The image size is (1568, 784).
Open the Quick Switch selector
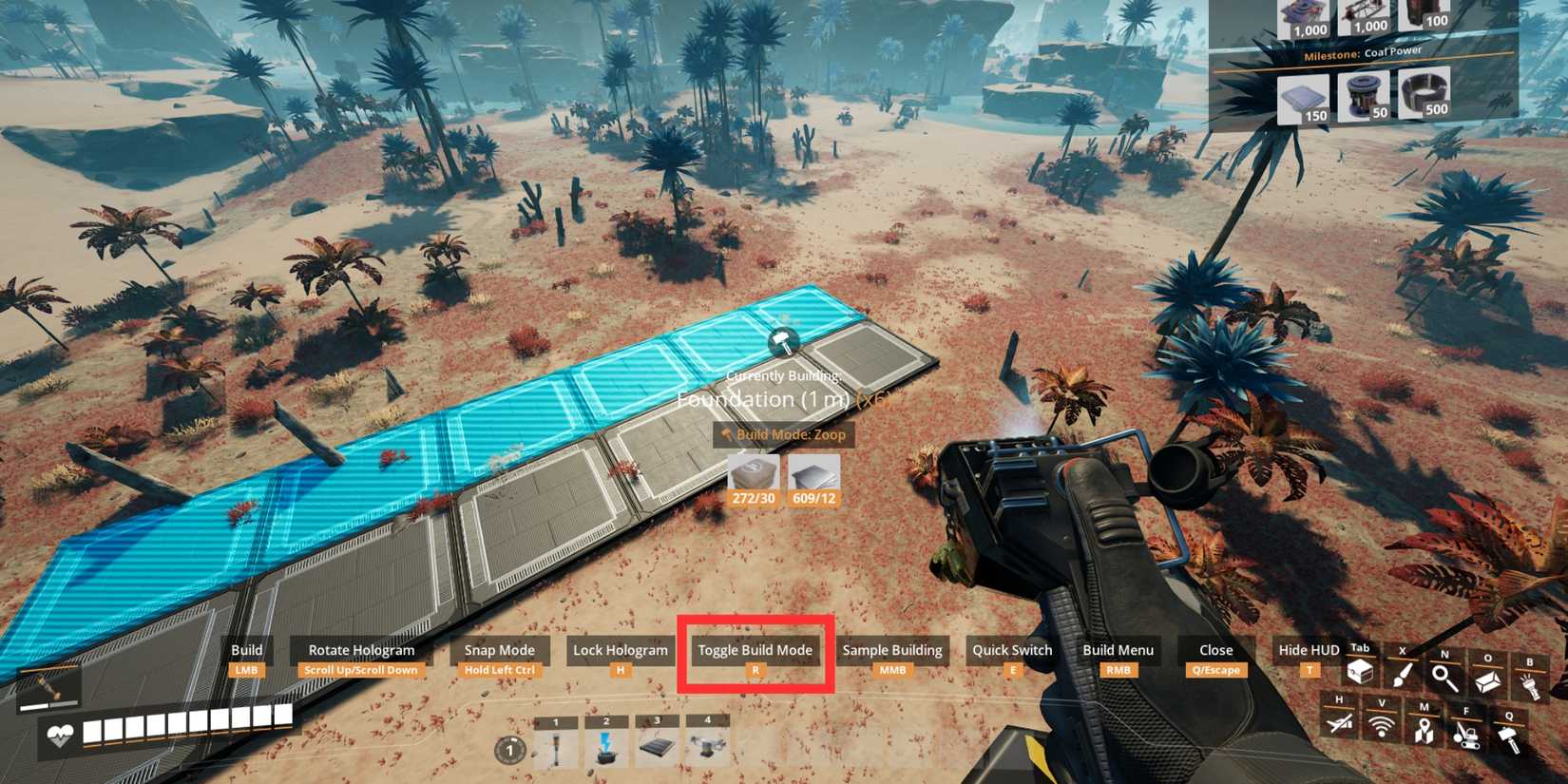click(x=1011, y=650)
